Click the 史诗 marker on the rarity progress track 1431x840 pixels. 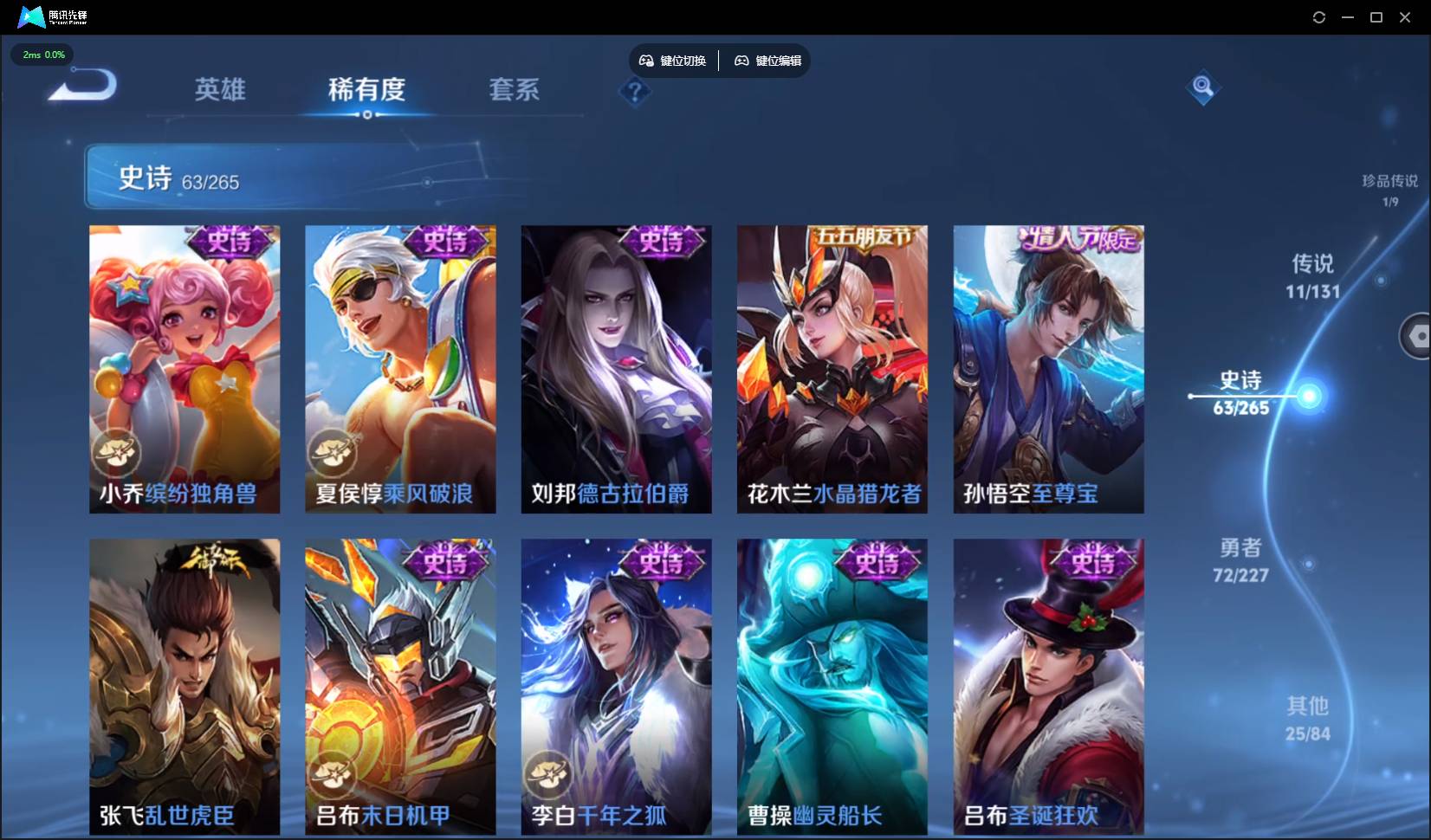[1306, 397]
